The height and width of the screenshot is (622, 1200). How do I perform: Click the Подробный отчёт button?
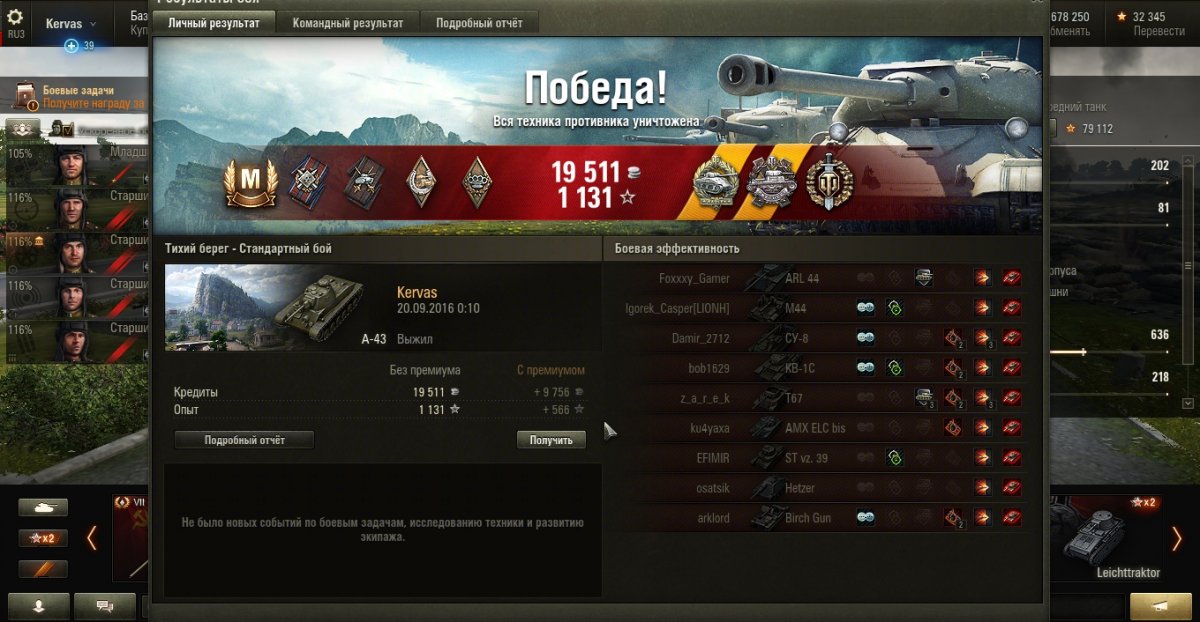point(244,440)
